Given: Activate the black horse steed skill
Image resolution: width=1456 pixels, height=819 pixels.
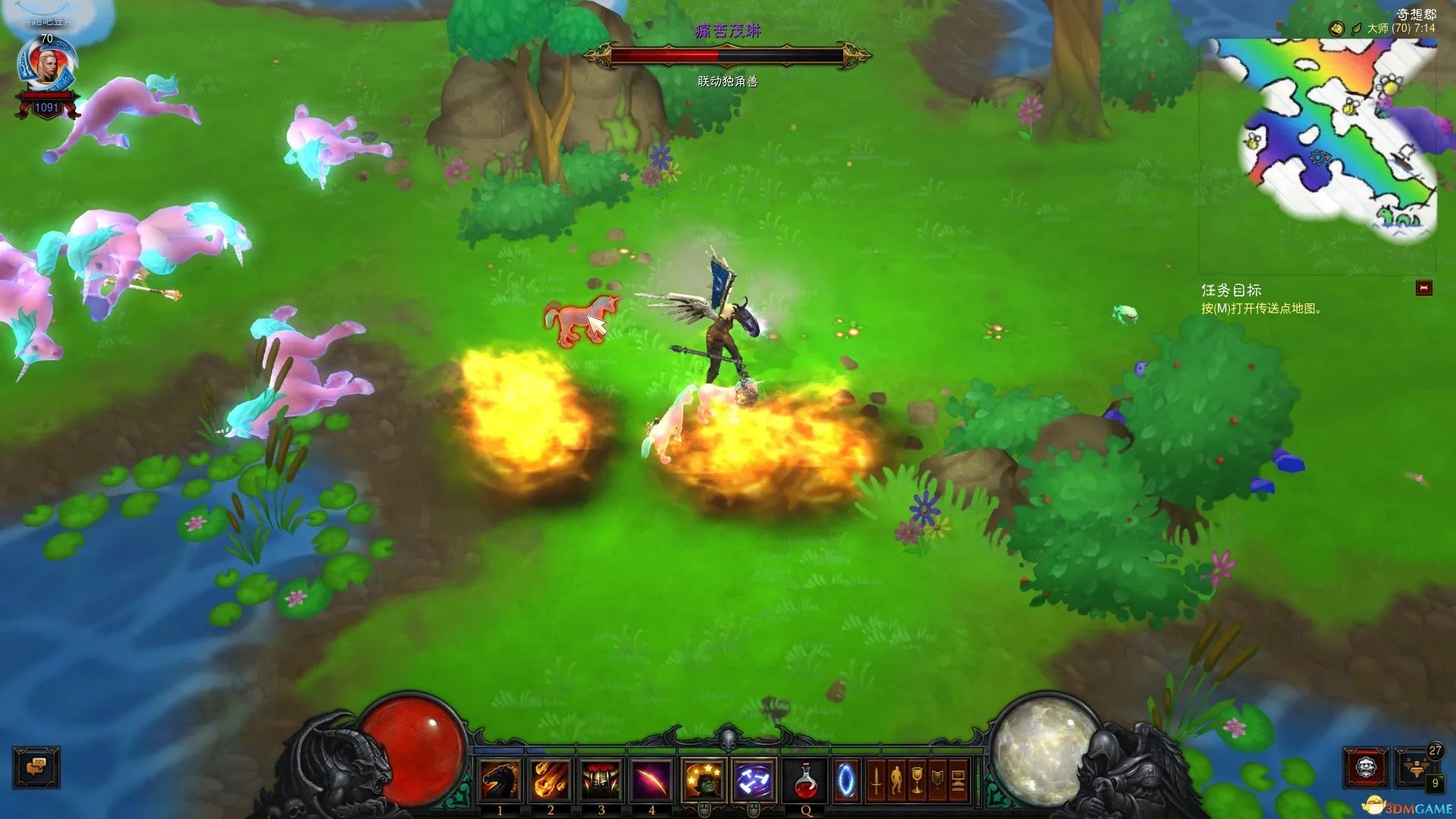Looking at the screenshot, I should point(500,780).
